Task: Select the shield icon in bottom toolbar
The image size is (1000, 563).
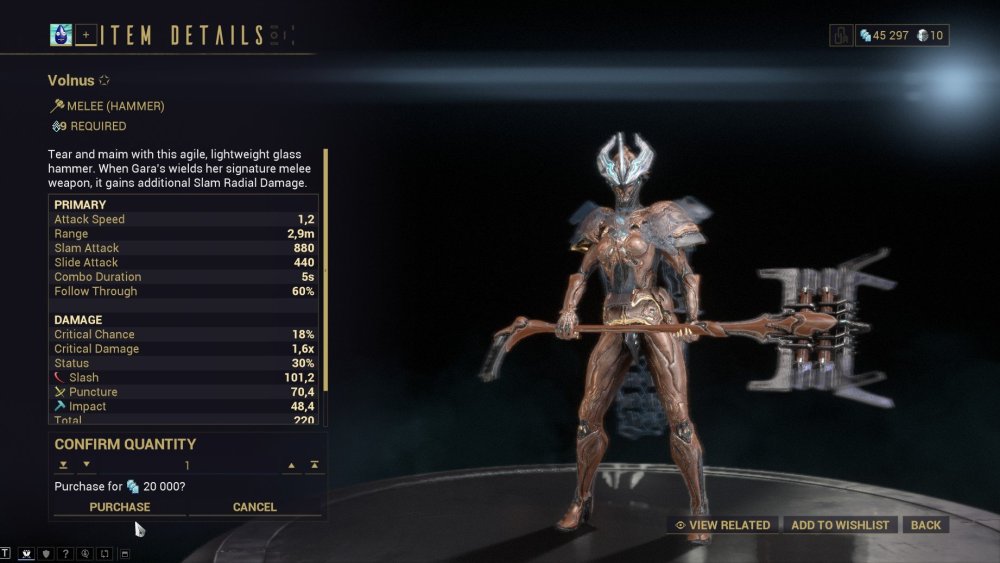Action: coord(46,553)
